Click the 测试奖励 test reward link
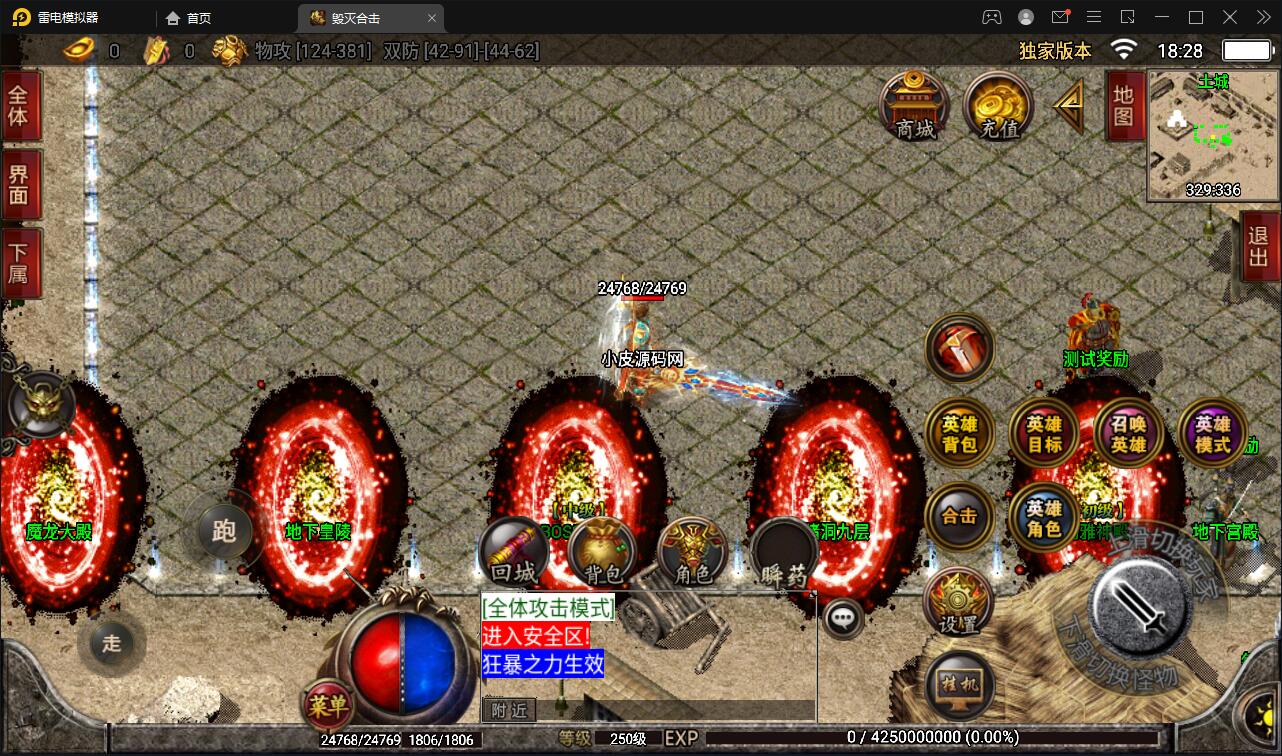The image size is (1282, 756). pos(1094,360)
